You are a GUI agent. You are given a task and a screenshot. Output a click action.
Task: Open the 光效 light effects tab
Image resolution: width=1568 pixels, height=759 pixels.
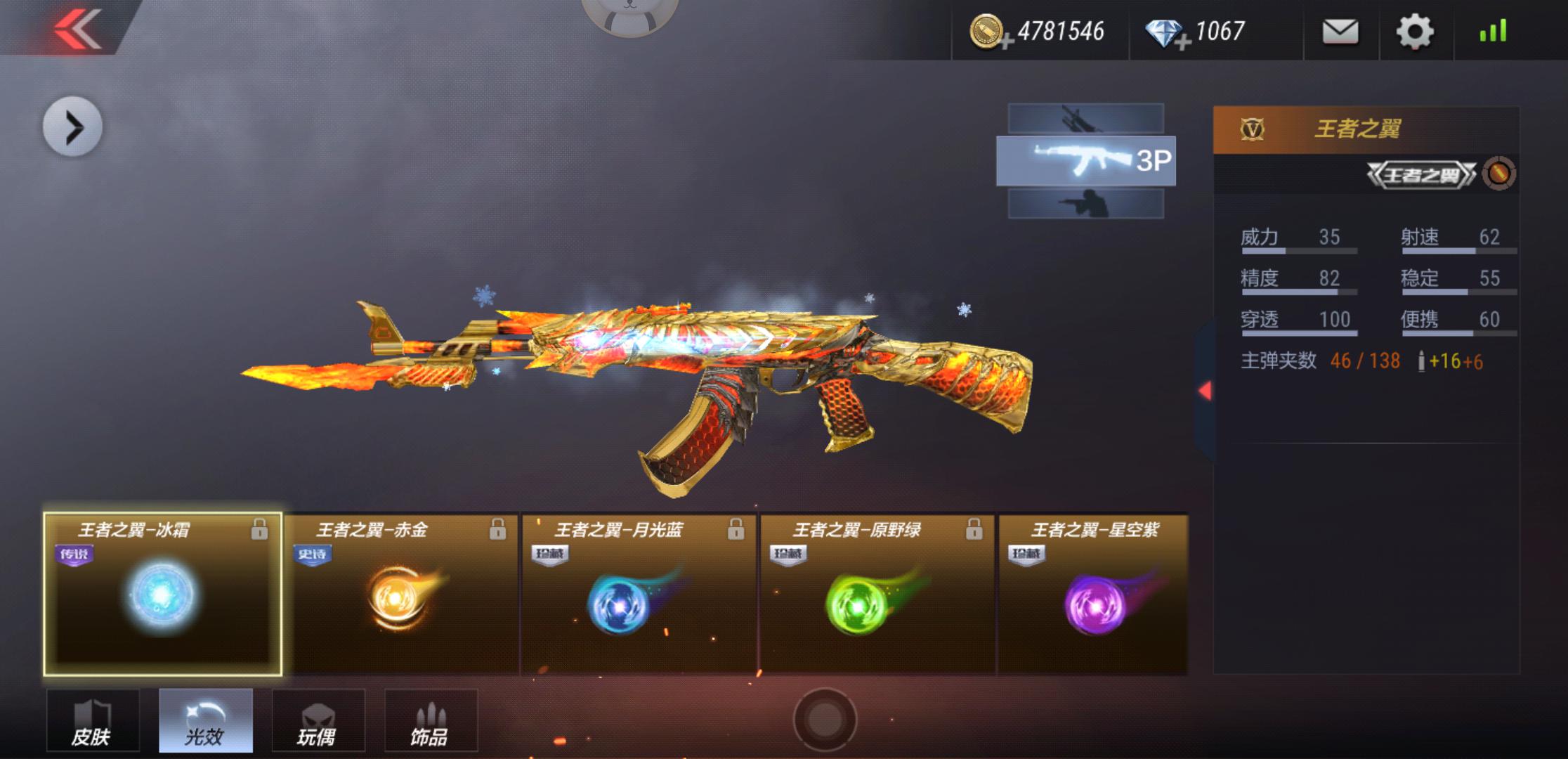pyautogui.click(x=205, y=720)
